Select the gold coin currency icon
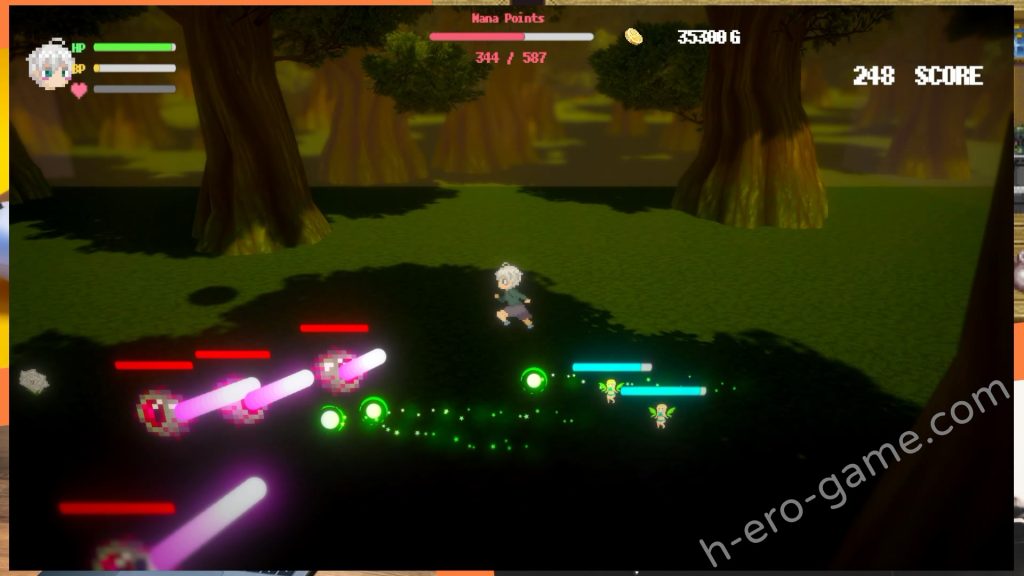 (633, 37)
